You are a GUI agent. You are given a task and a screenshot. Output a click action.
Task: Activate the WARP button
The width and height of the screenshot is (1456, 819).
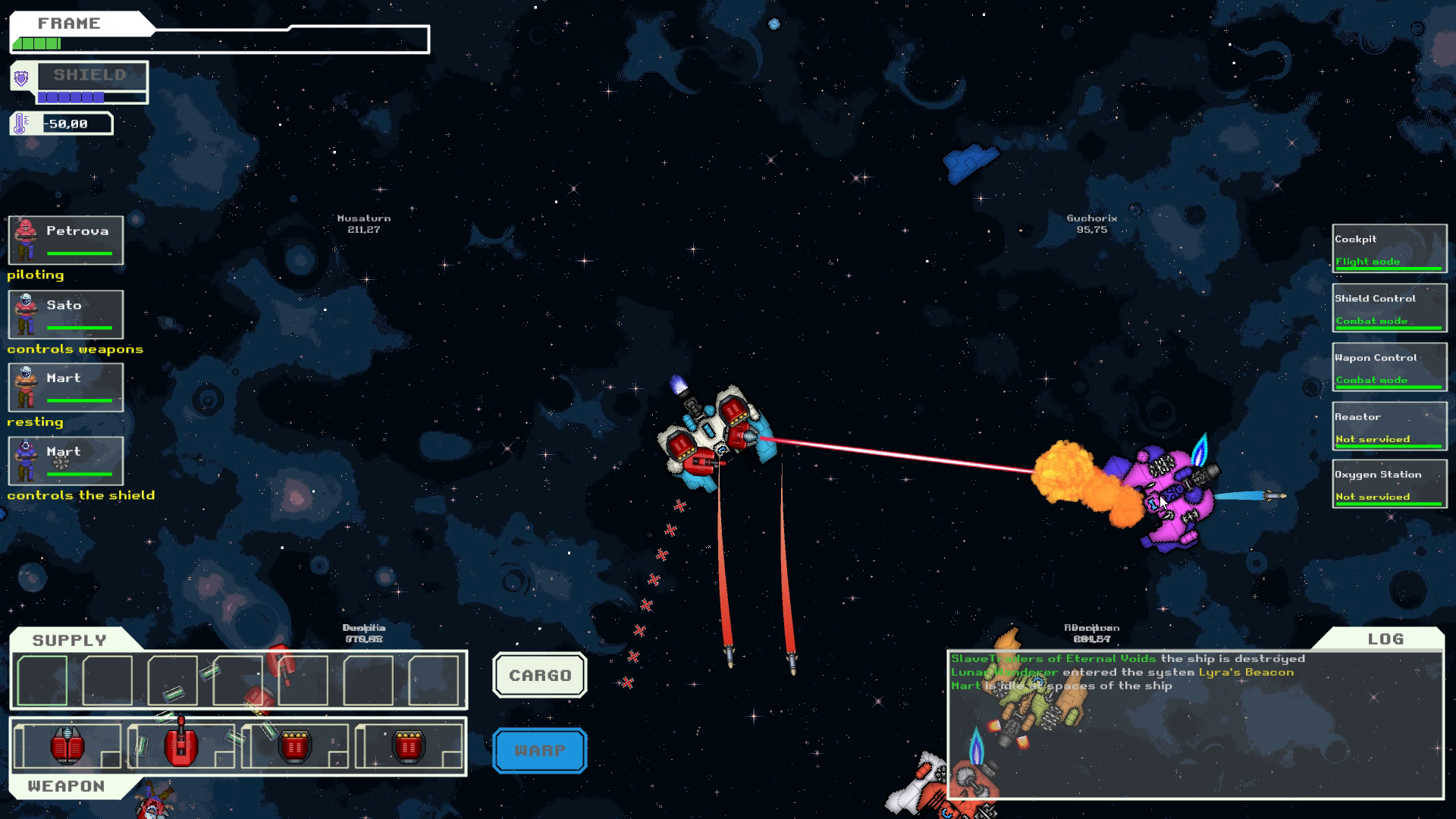coord(540,751)
